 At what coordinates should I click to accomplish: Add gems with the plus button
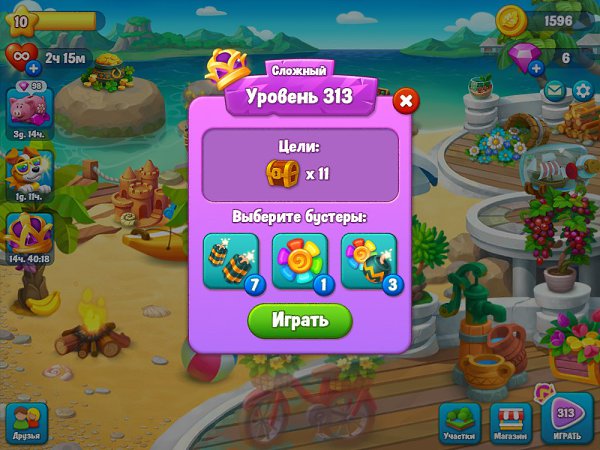click(x=536, y=68)
